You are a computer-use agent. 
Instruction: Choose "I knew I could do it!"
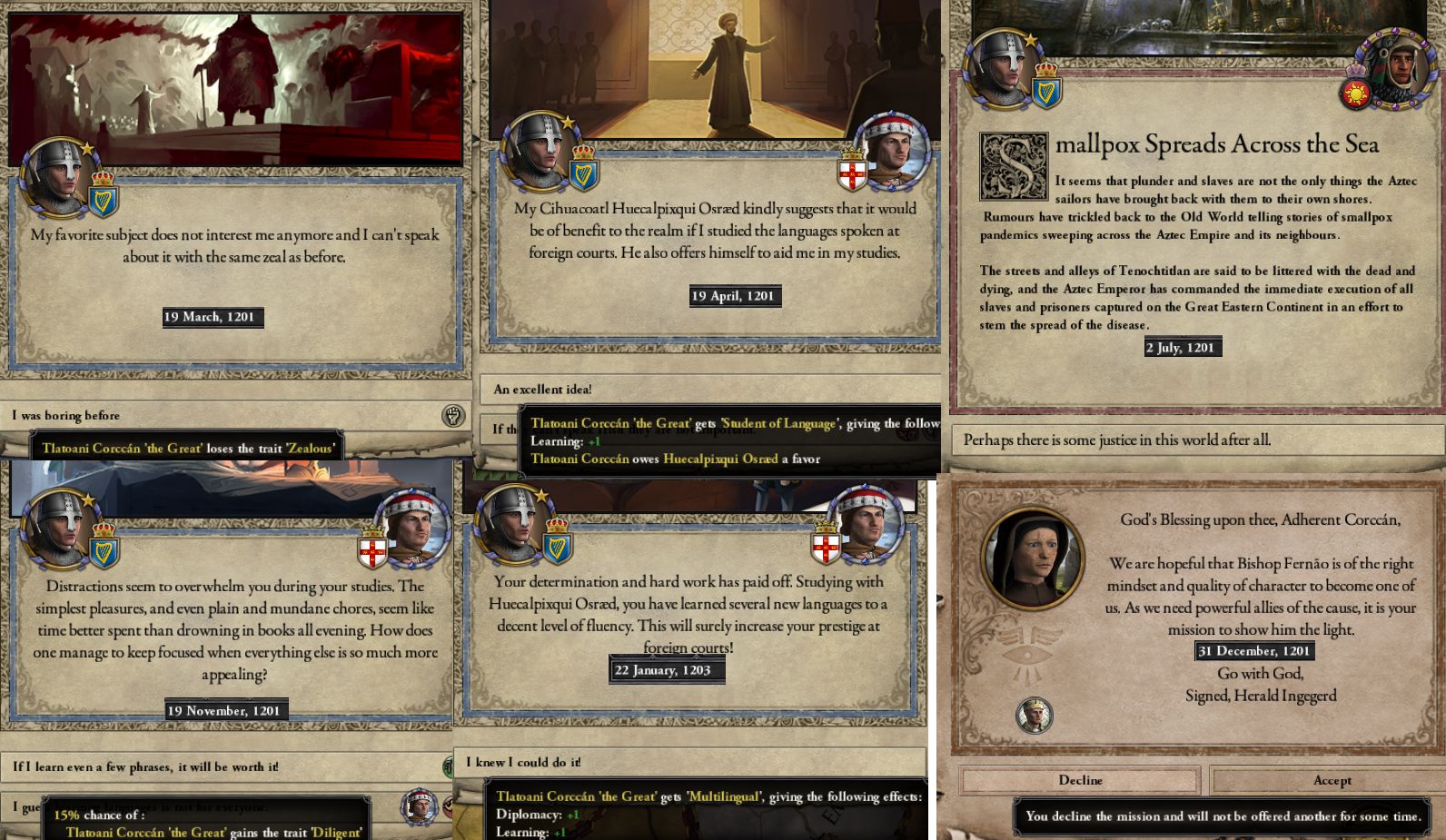(x=523, y=763)
